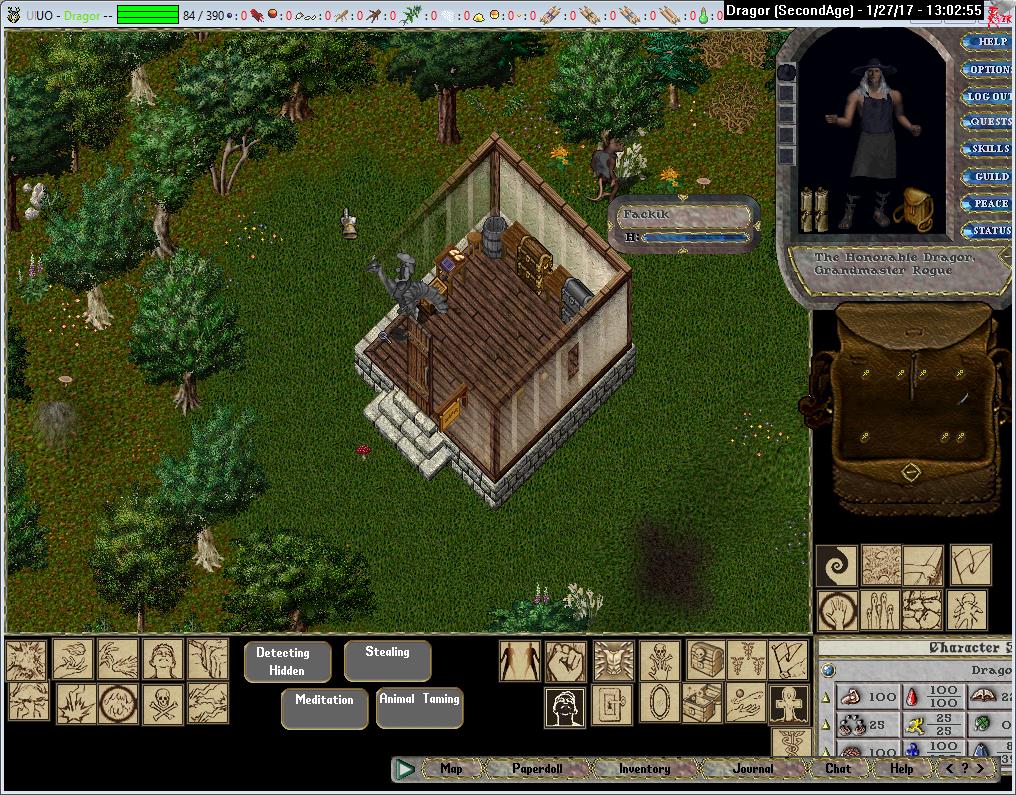The image size is (1016, 795).
Task: Open Inventory from the bottom menu bar
Action: click(644, 769)
